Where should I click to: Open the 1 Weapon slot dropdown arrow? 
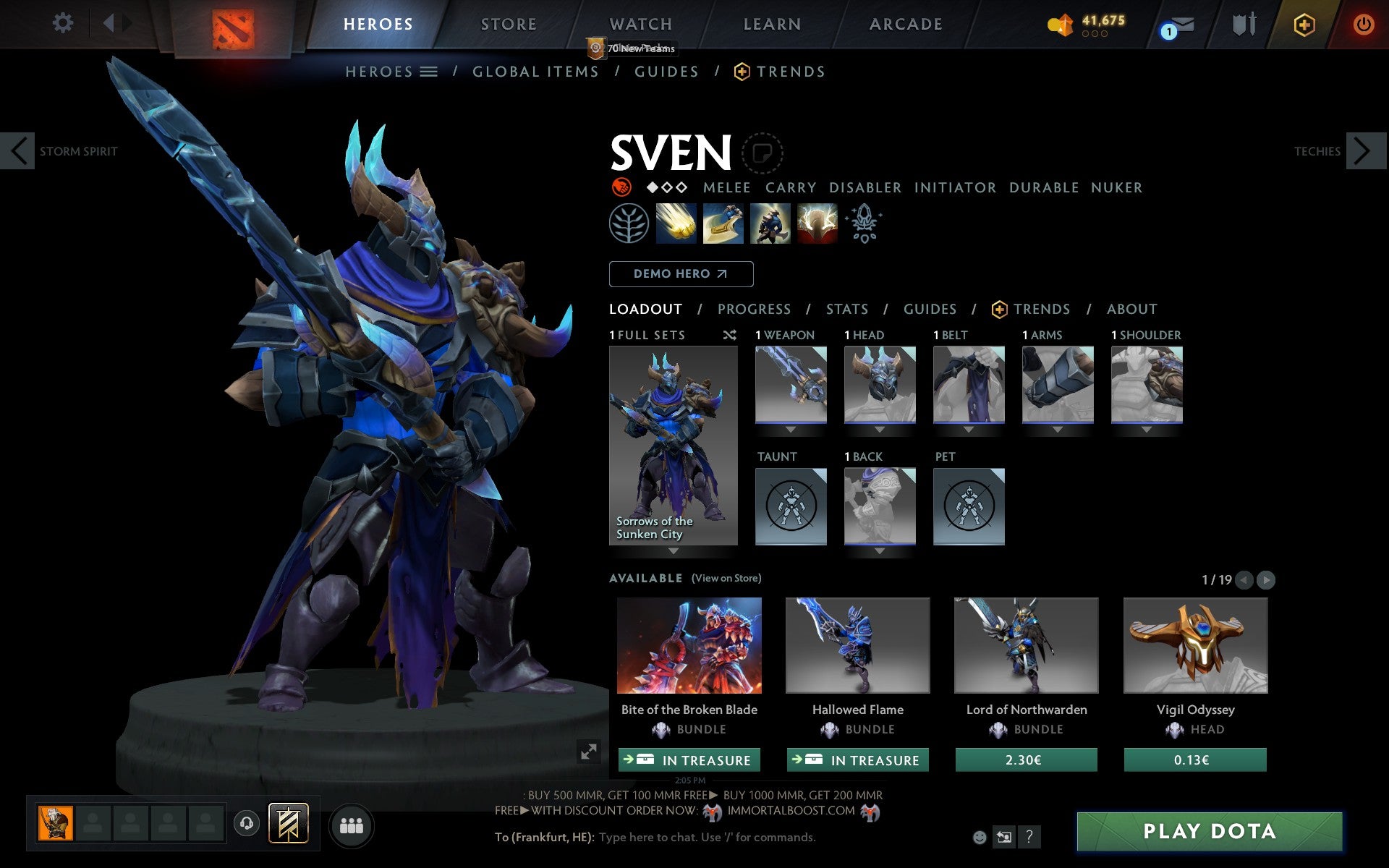790,429
